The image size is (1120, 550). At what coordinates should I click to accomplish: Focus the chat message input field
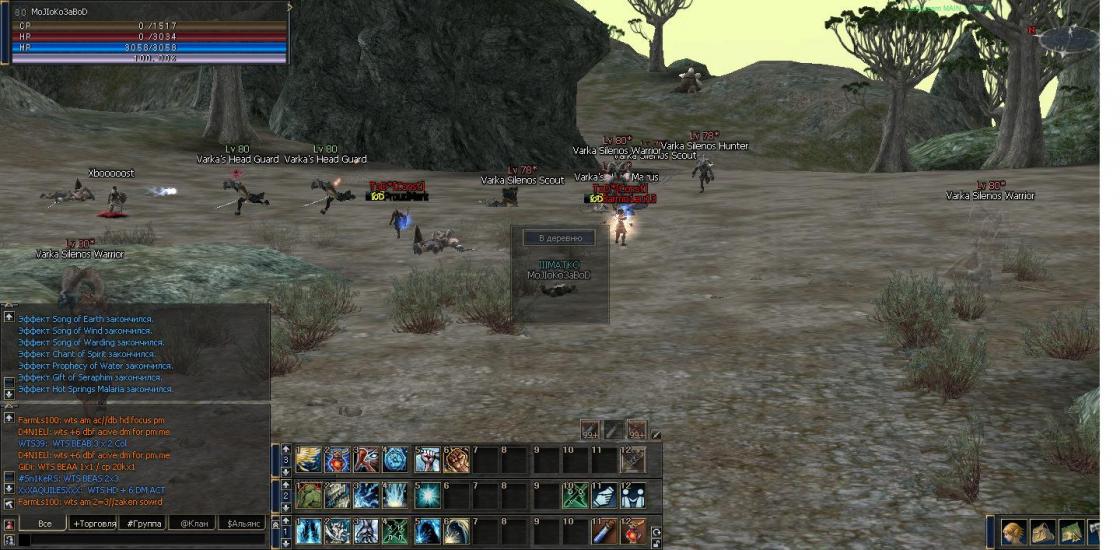(x=140, y=540)
